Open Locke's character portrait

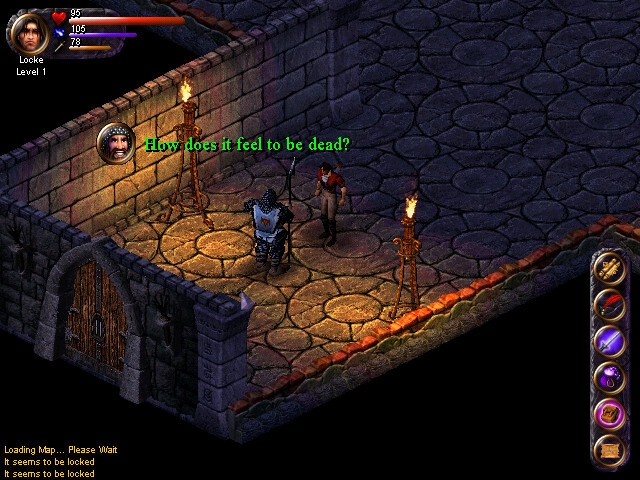[29, 31]
